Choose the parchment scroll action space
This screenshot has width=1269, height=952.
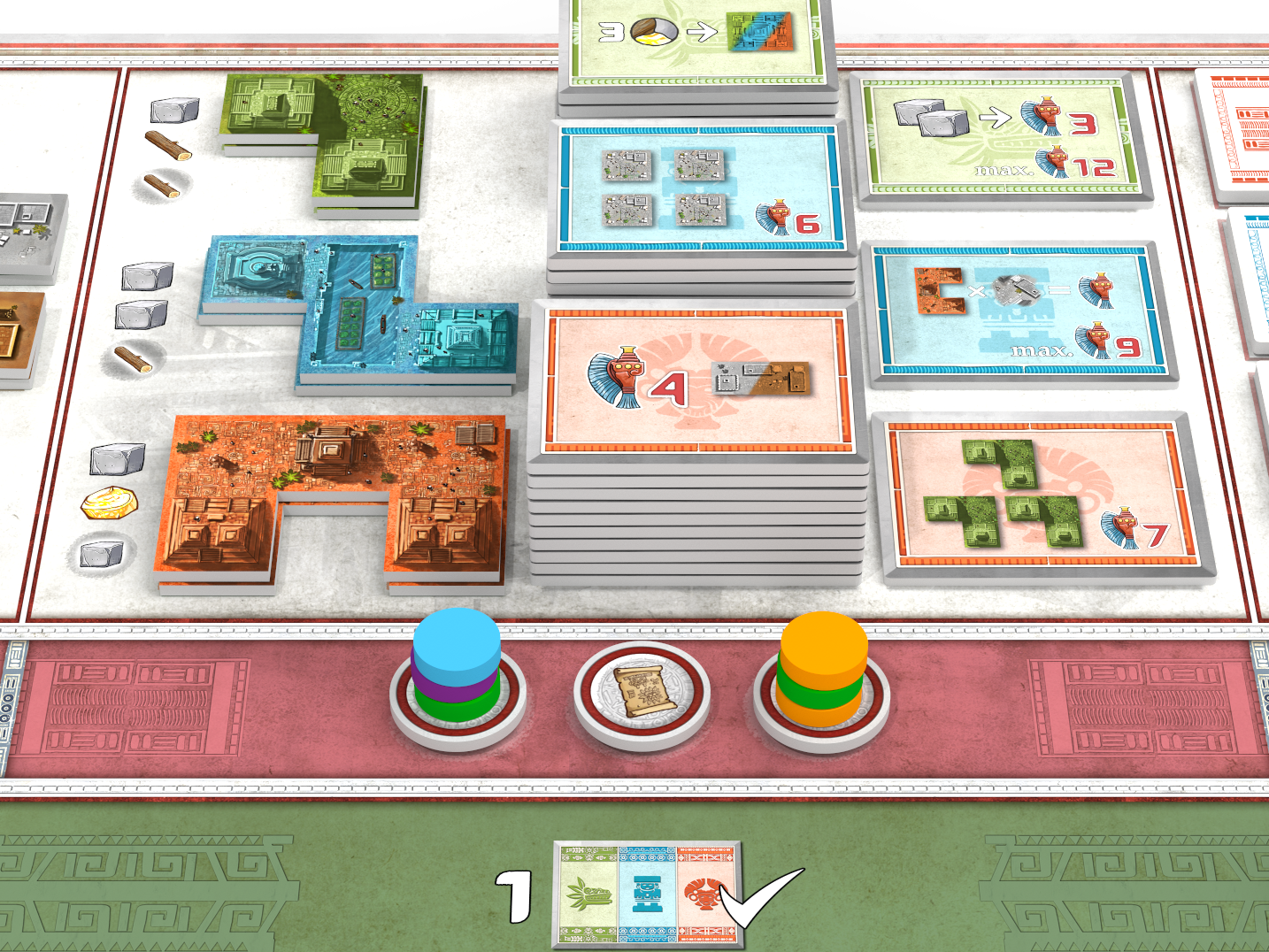click(643, 692)
